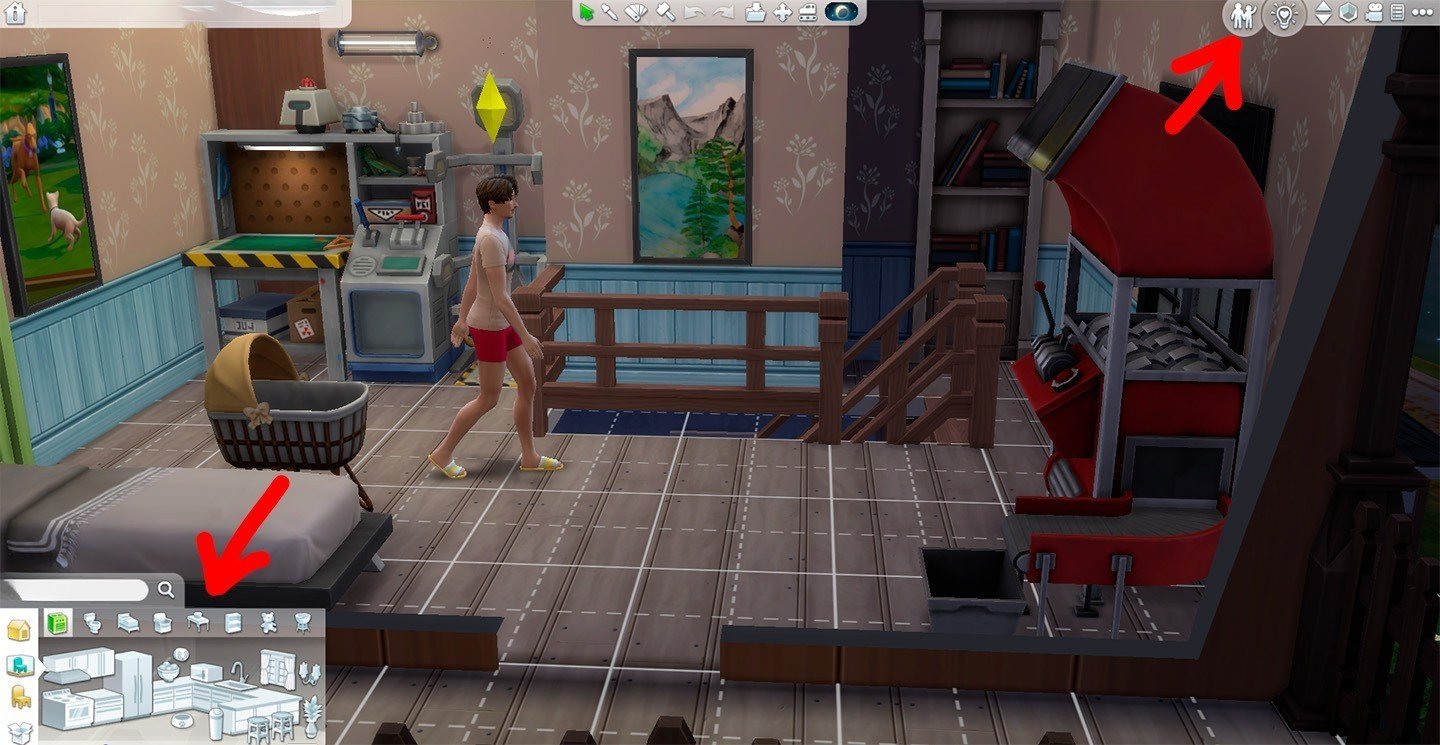Viewport: 1440px width, 745px height.
Task: Go up one floor level
Action: tap(1325, 8)
